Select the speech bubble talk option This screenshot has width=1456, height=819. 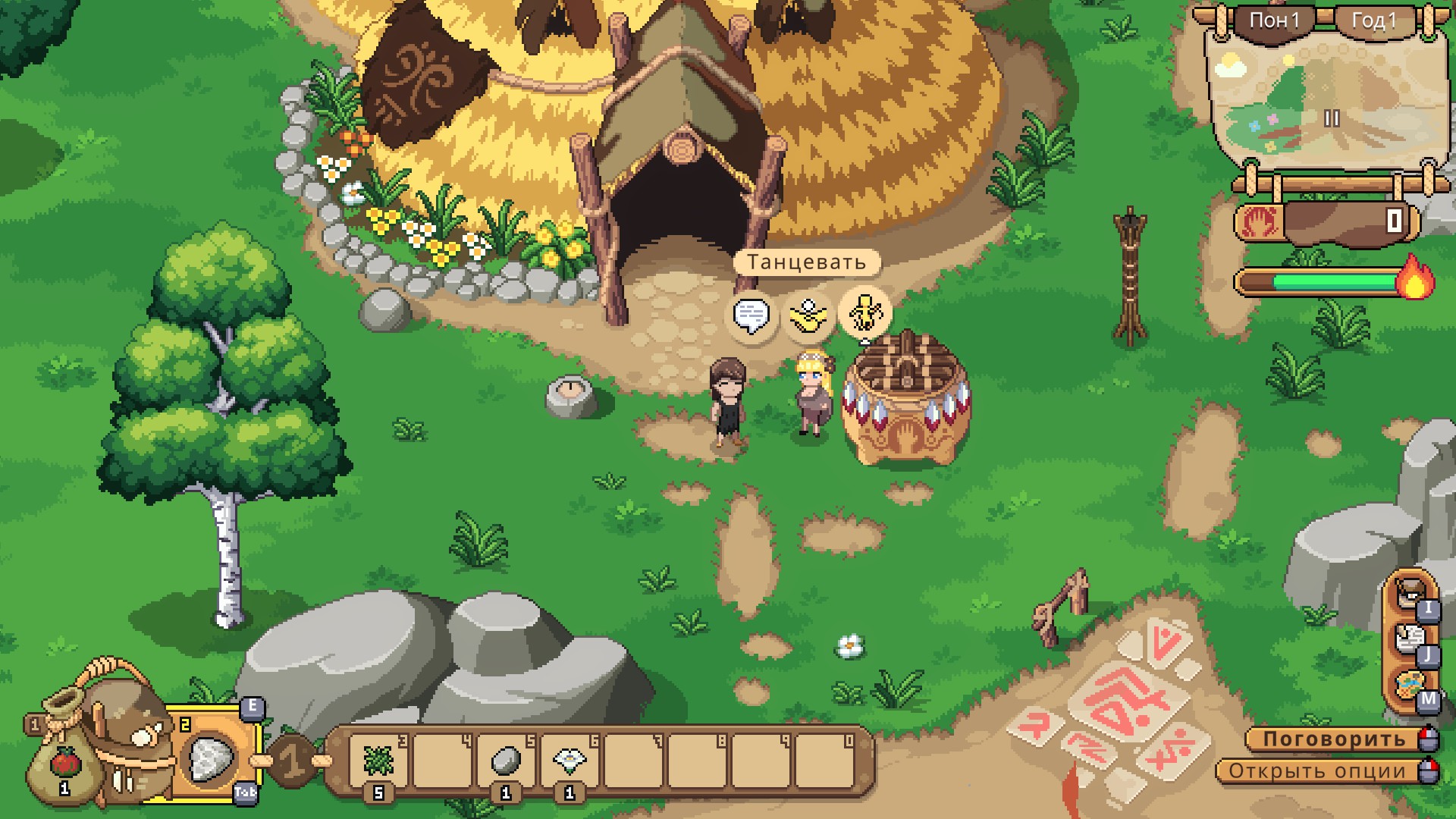coord(752,315)
